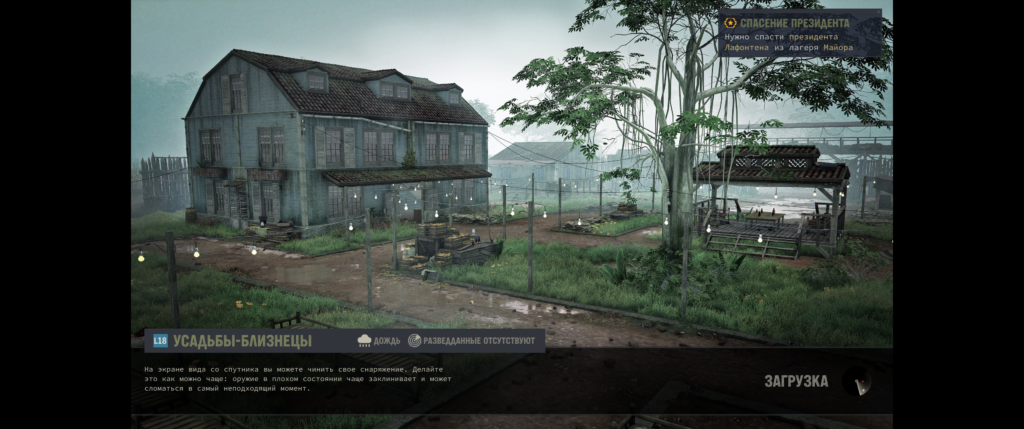Click the Дождь weather cloud icon
Viewport: 1024px width, 429px height.
click(x=364, y=341)
